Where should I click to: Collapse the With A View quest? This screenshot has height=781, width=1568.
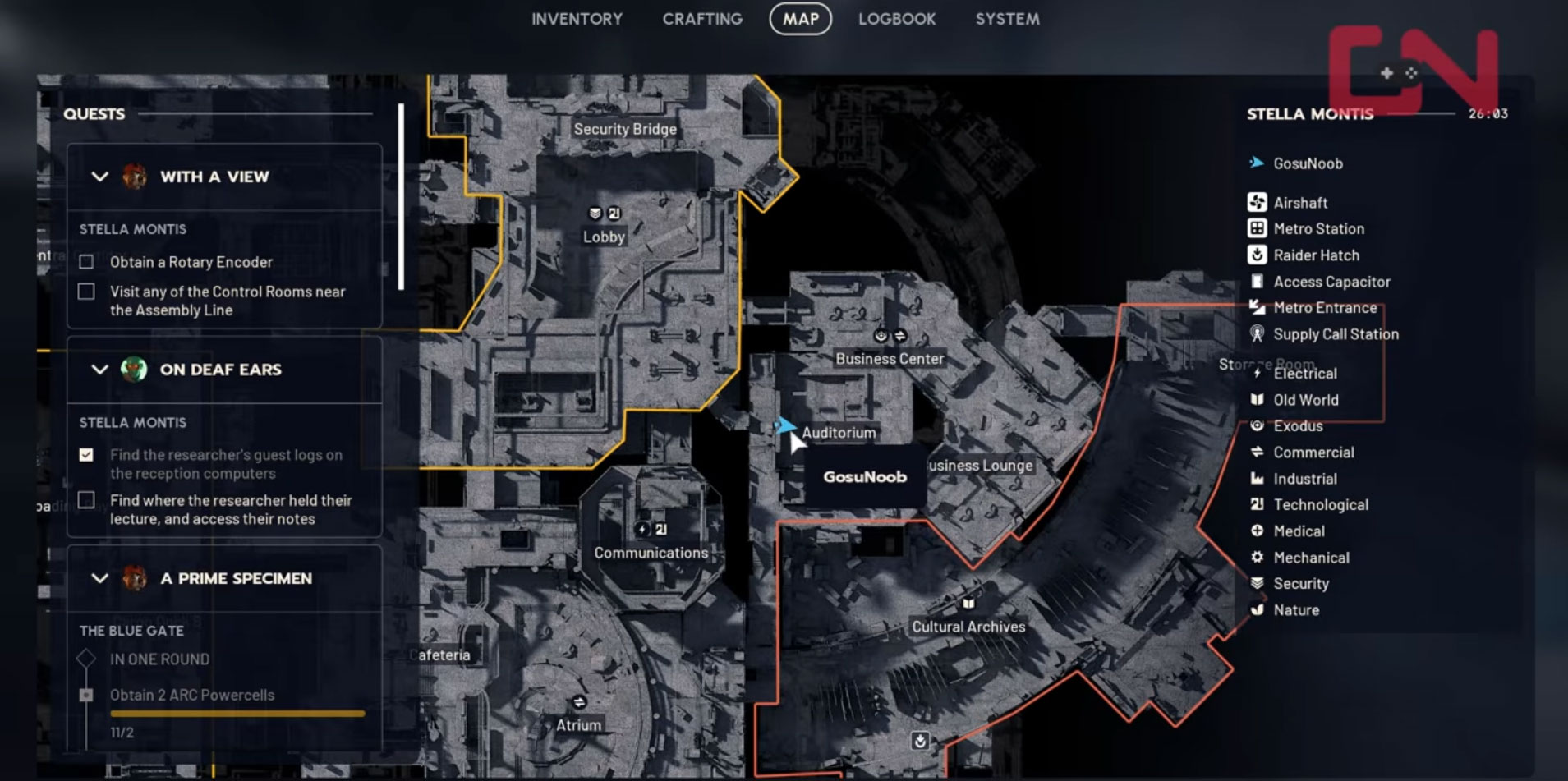click(x=100, y=177)
